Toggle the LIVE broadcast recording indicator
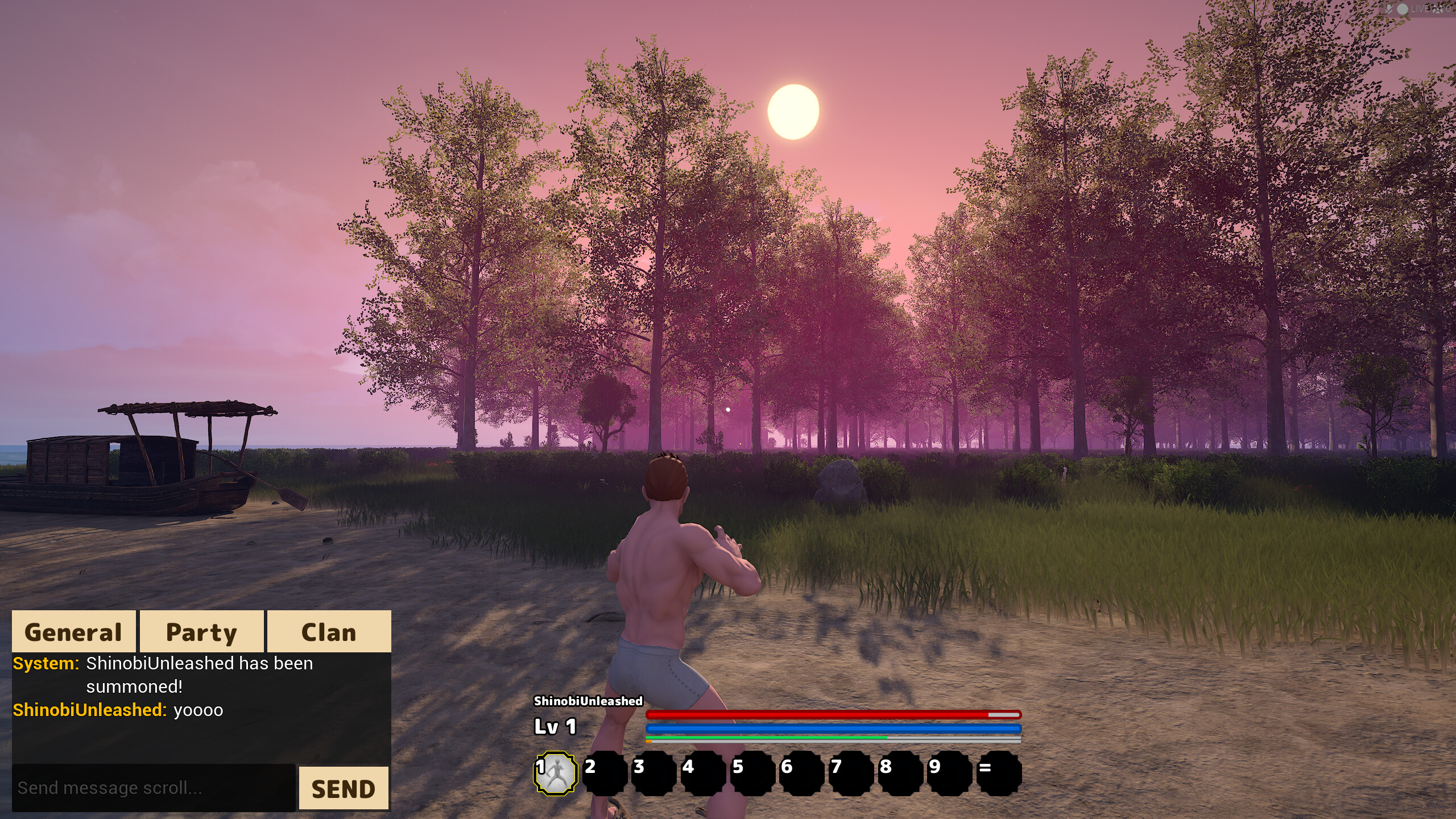This screenshot has height=819, width=1456. (1403, 9)
